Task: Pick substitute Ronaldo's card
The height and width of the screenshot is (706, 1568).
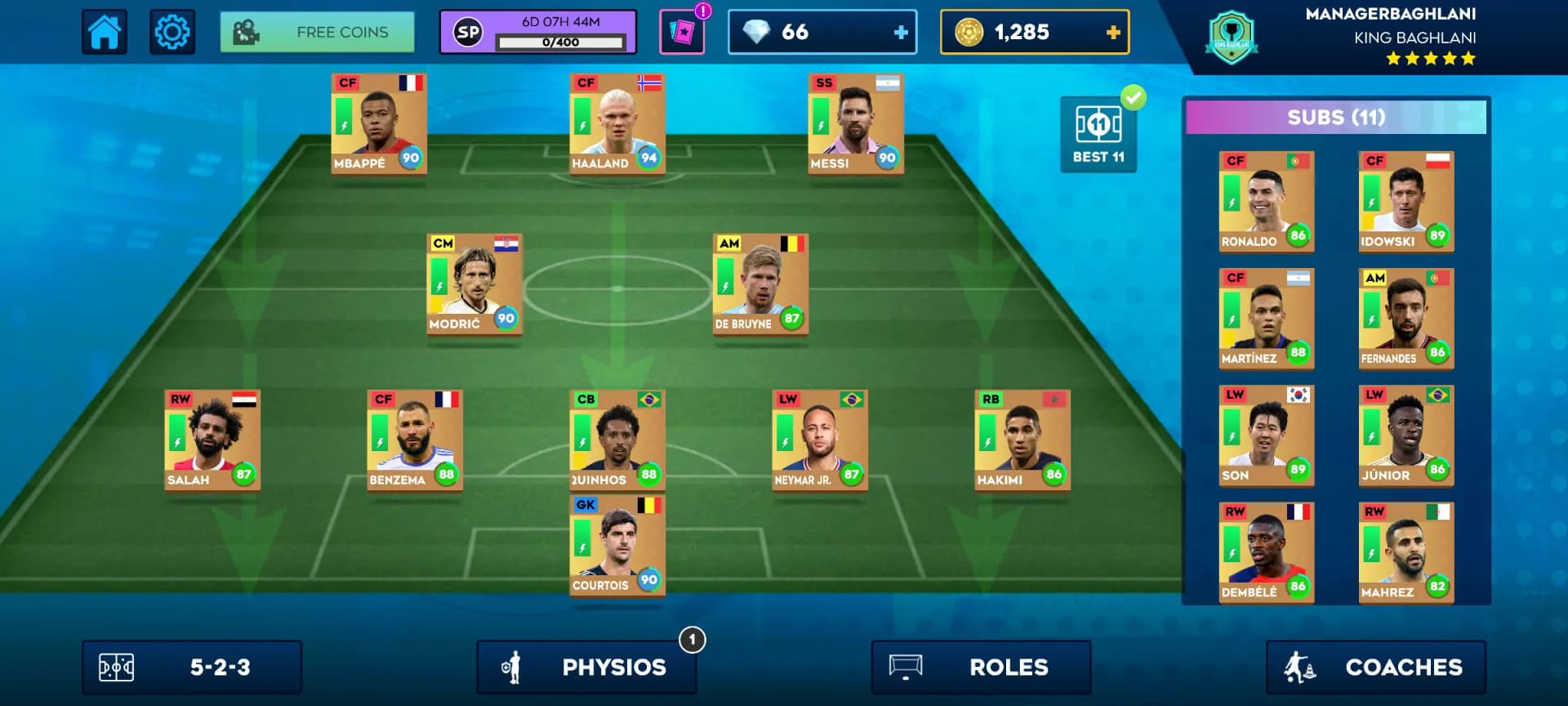Action: pos(1267,202)
